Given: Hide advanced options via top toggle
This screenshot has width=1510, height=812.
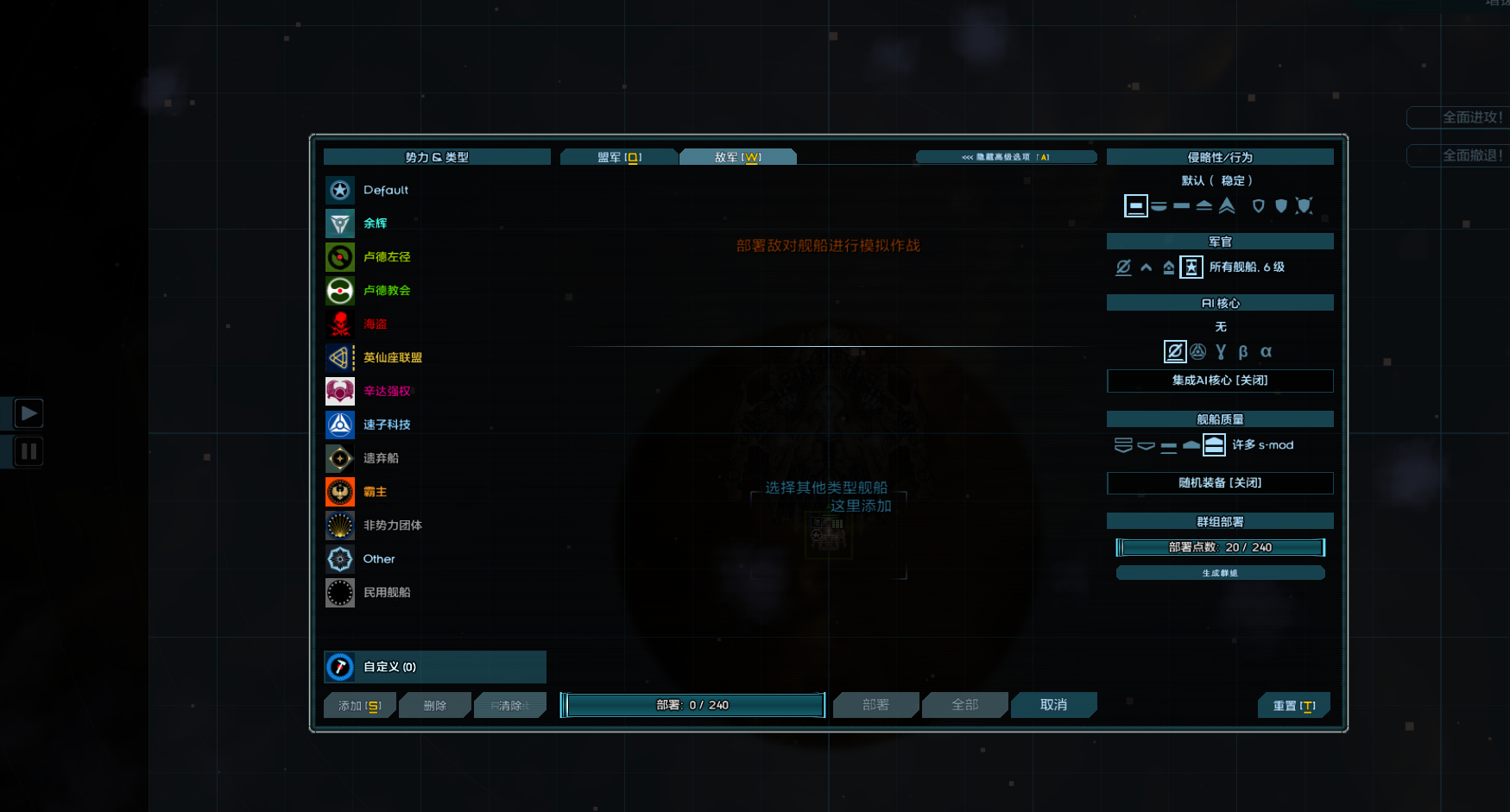Looking at the screenshot, I should [x=1006, y=157].
